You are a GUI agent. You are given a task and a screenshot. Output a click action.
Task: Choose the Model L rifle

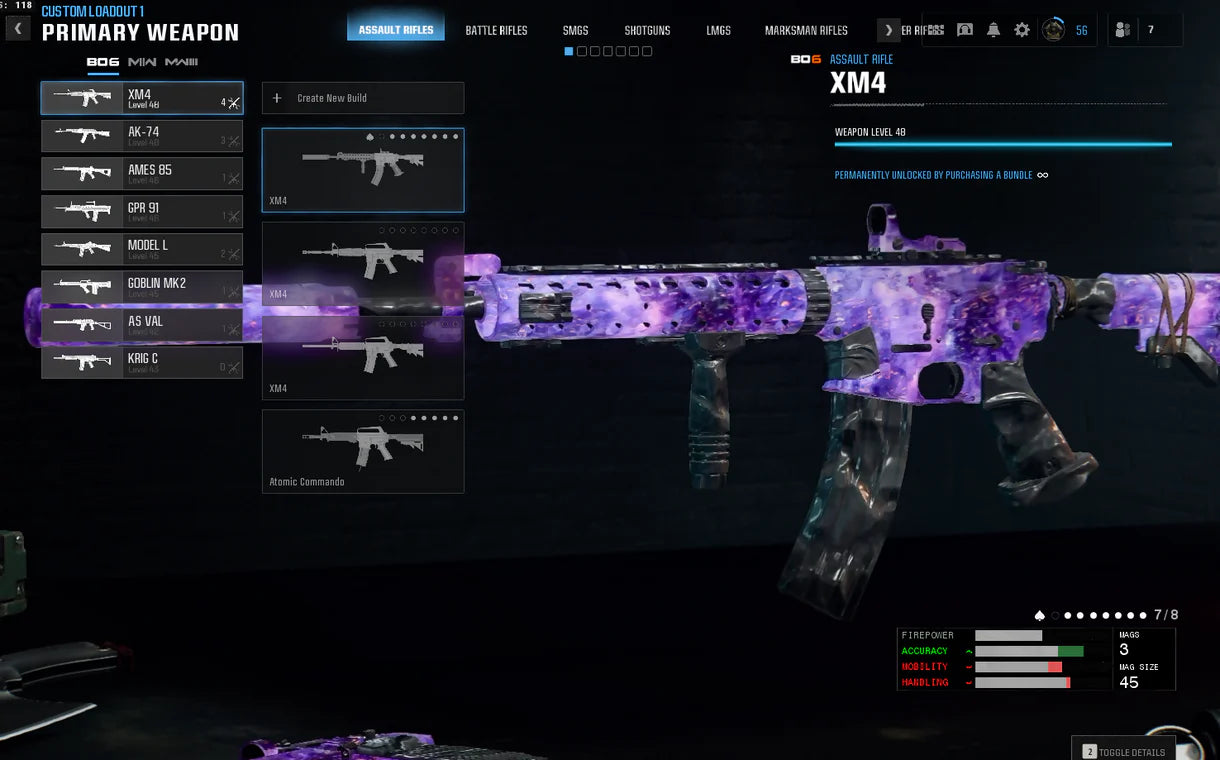(x=142, y=249)
